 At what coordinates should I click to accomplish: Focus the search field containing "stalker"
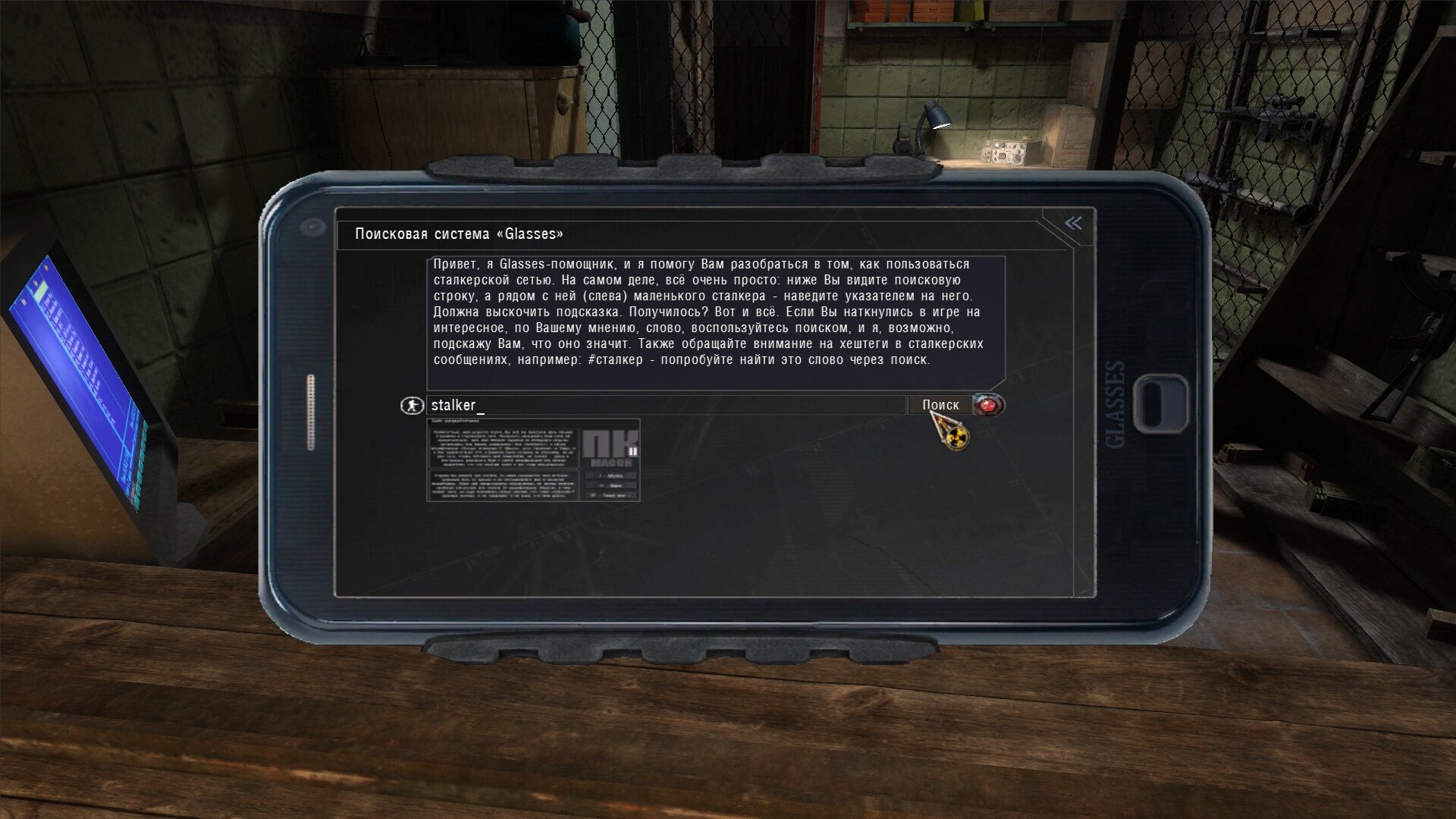666,405
